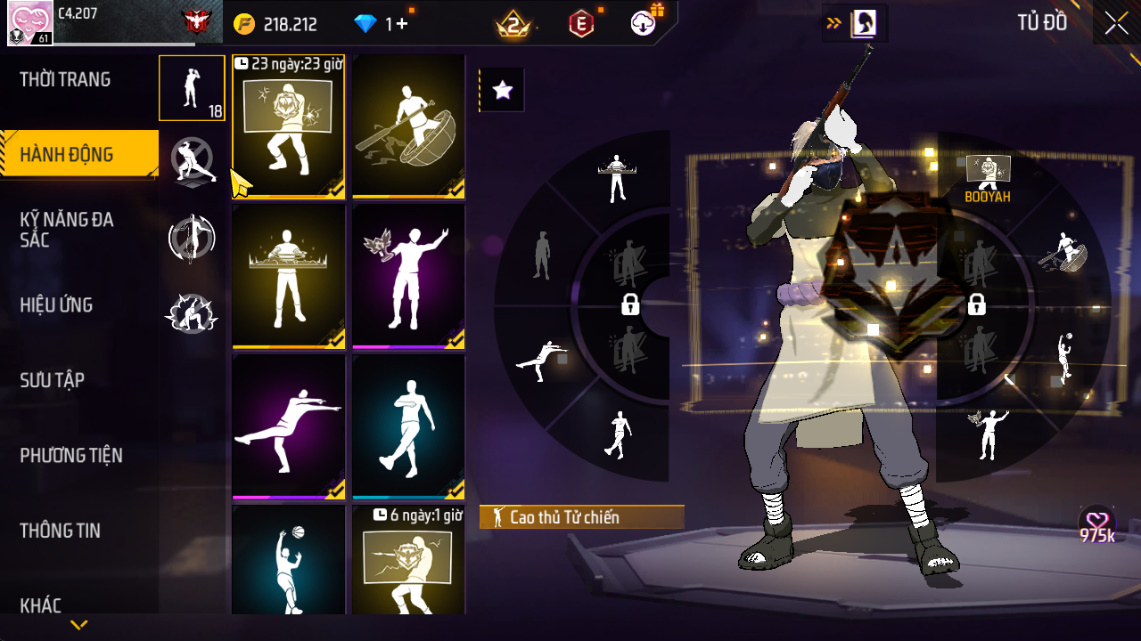
Task: Go to the Sưu Tập category
Action: click(52, 380)
